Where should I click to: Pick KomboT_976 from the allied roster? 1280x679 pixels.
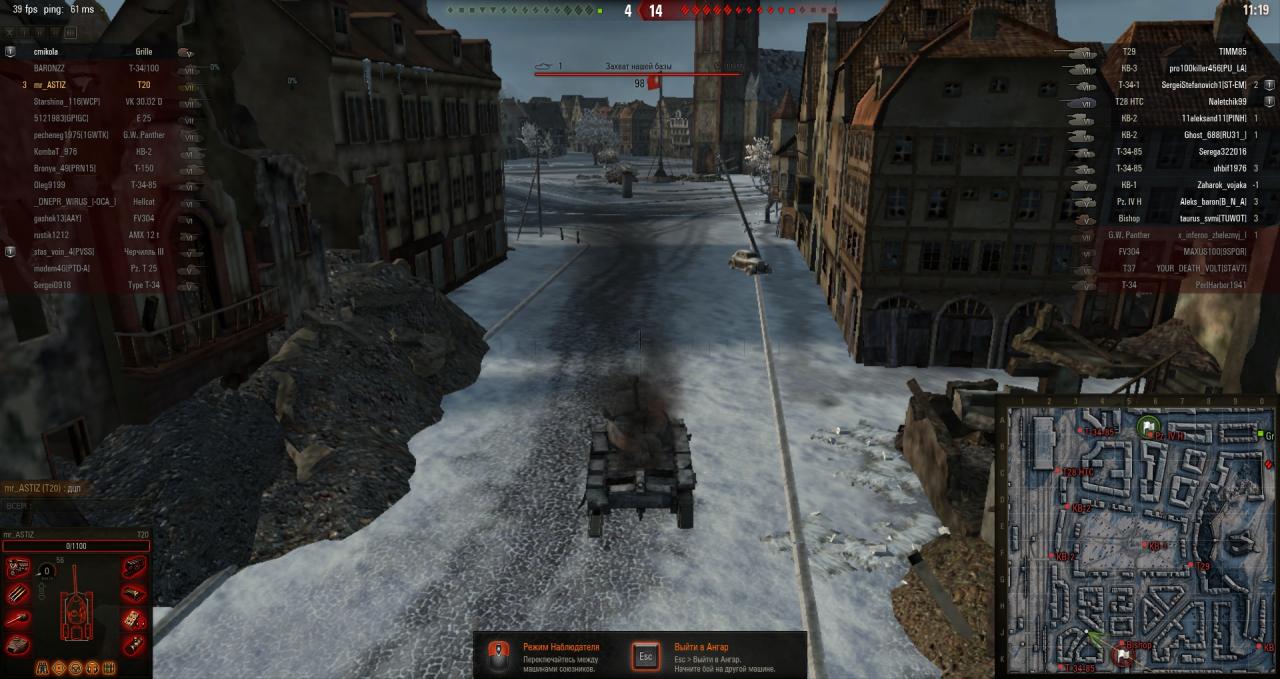[x=55, y=151]
